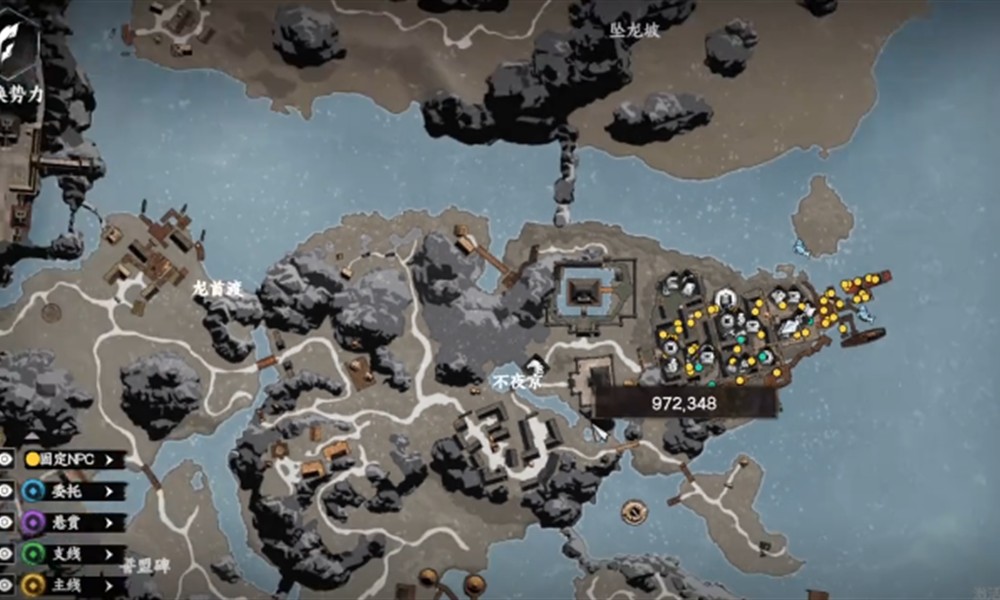This screenshot has height=600, width=1000.
Task: Select the 主线 main quest filter
Action: (75, 584)
